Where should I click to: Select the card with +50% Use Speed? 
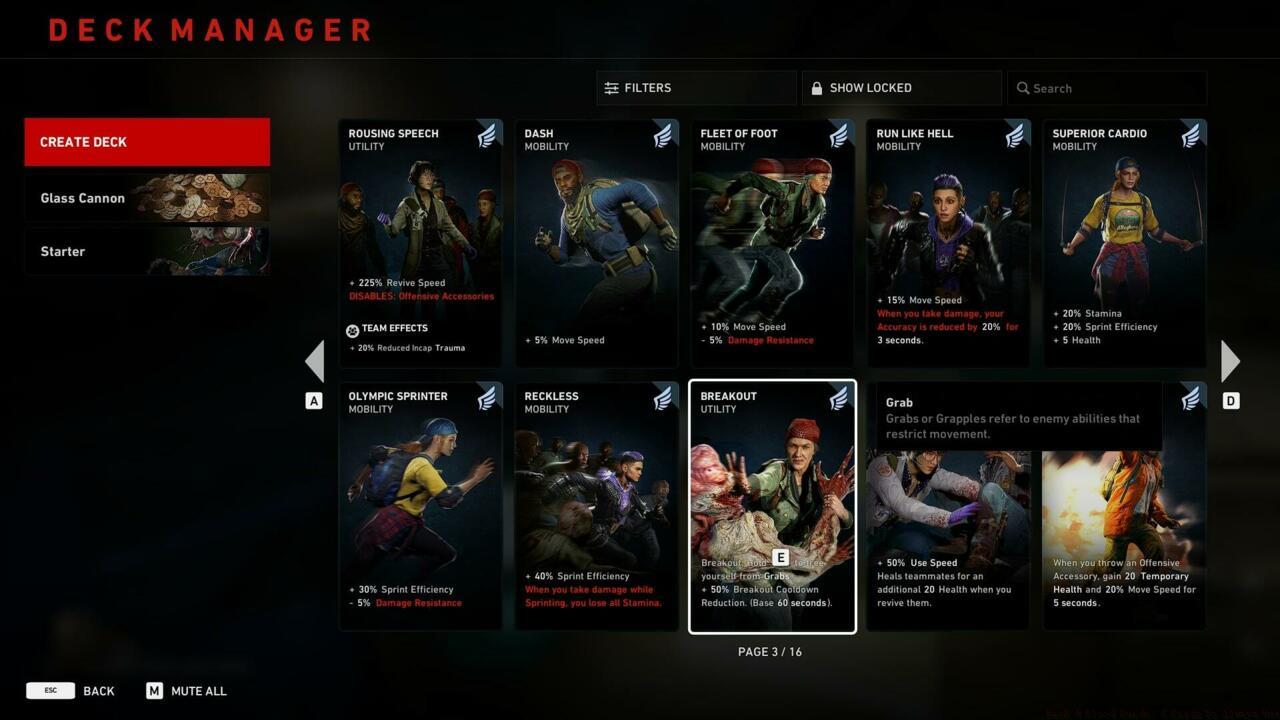(948, 540)
